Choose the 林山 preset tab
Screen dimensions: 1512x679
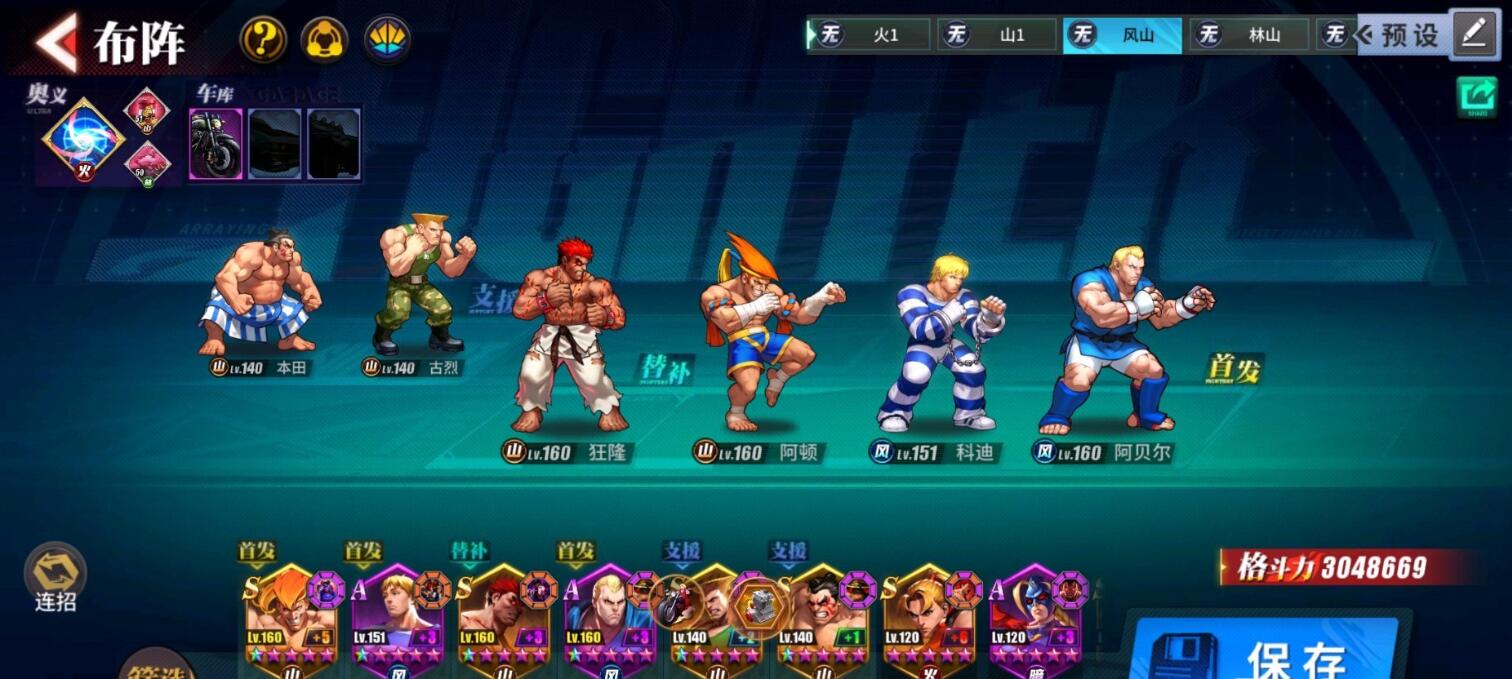(1248, 35)
